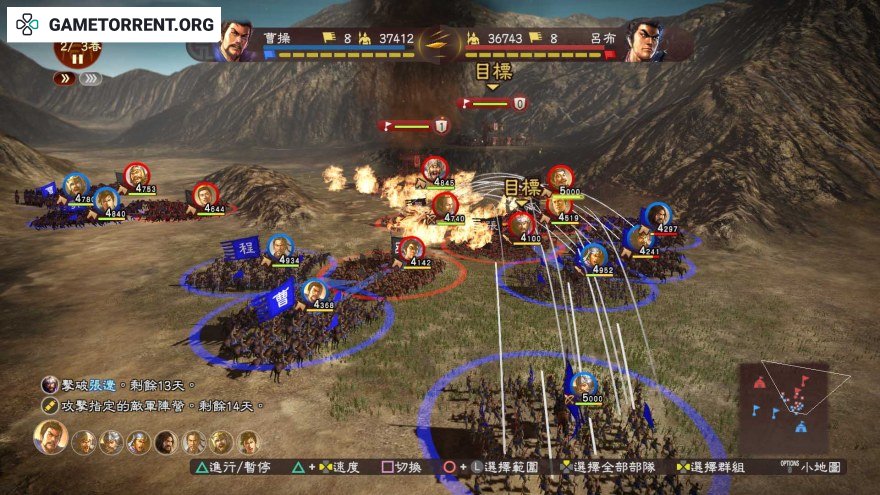Target the enemy unit with 4753 troops

[137, 175]
